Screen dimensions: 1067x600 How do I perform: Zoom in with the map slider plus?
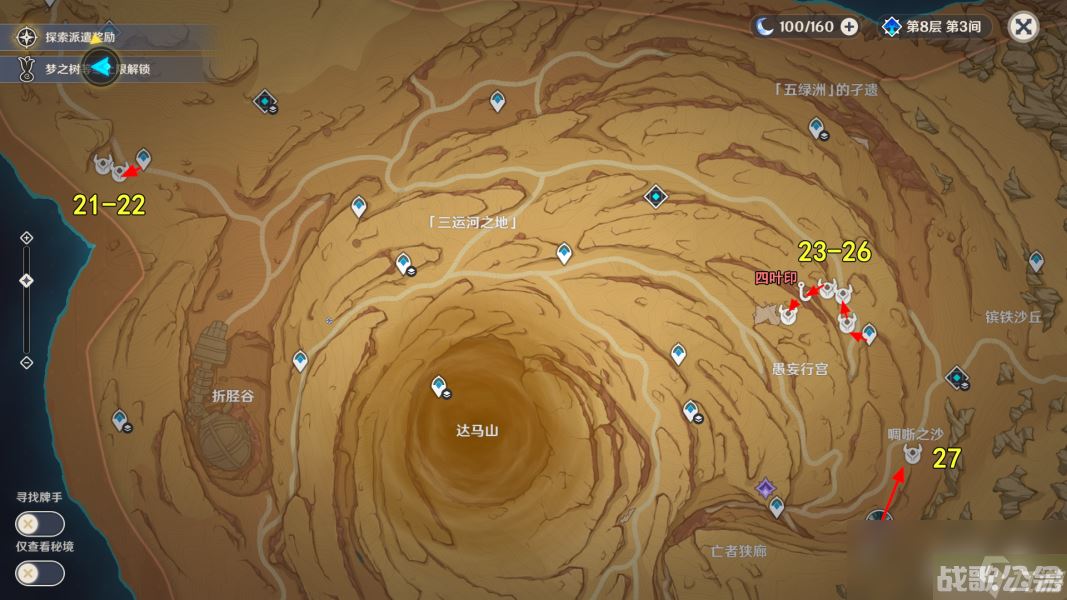(x=27, y=238)
